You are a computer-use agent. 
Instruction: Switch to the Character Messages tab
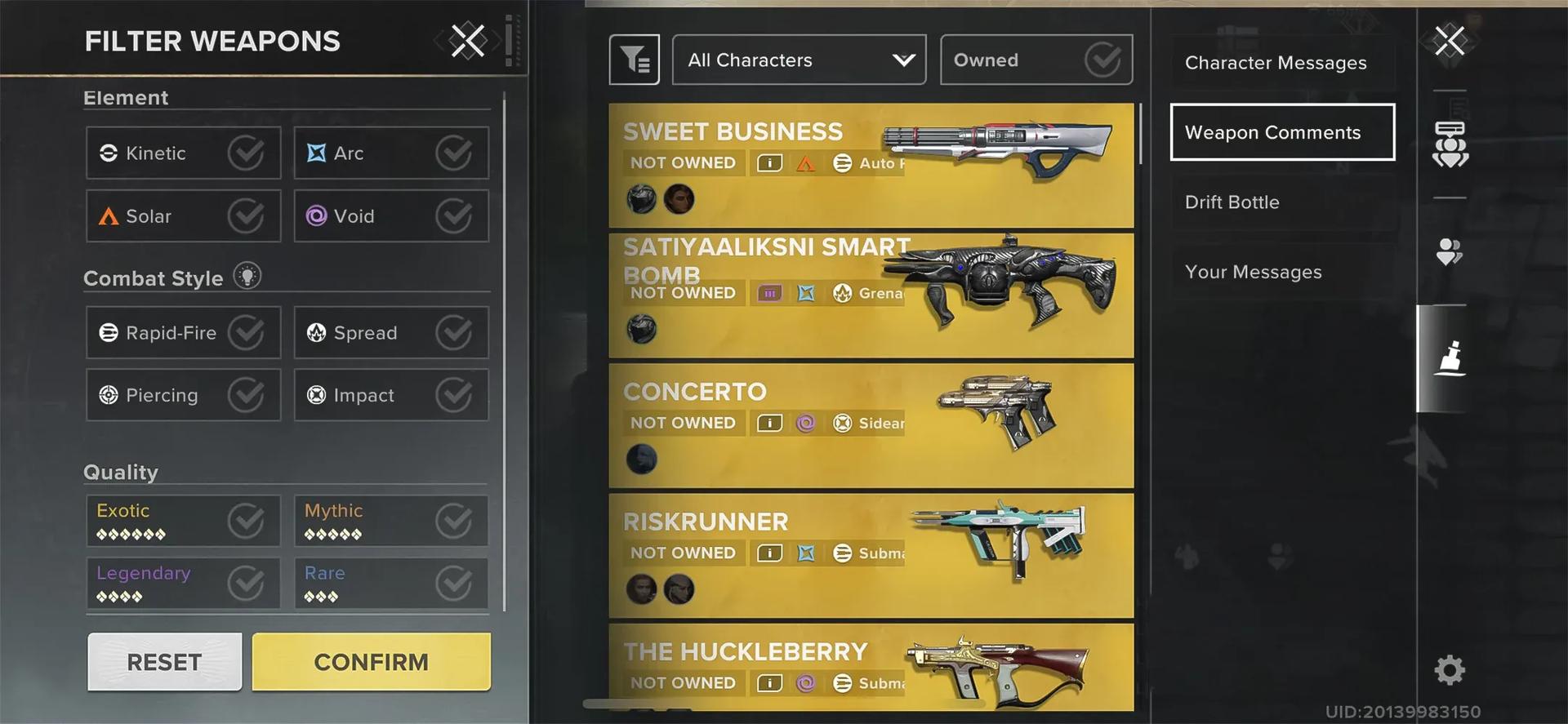click(x=1276, y=62)
